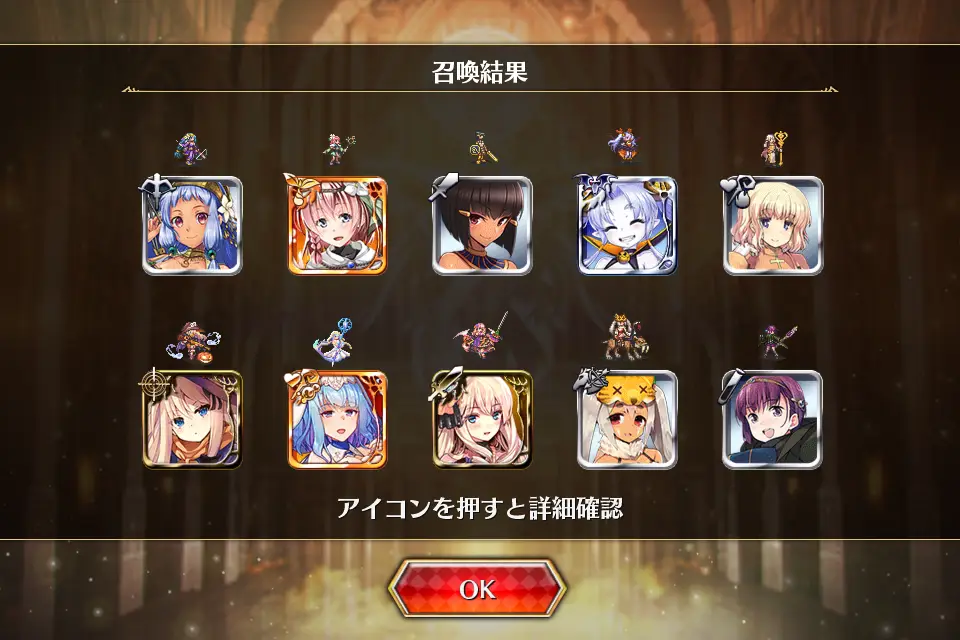Choose the blue-haired bride portrait

coord(337,420)
